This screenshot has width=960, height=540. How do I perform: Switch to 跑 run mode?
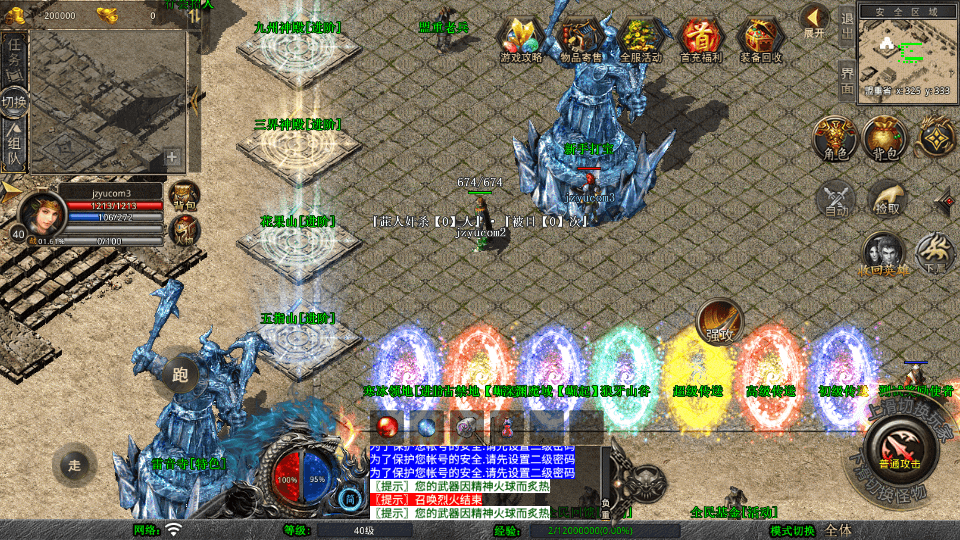click(x=180, y=373)
